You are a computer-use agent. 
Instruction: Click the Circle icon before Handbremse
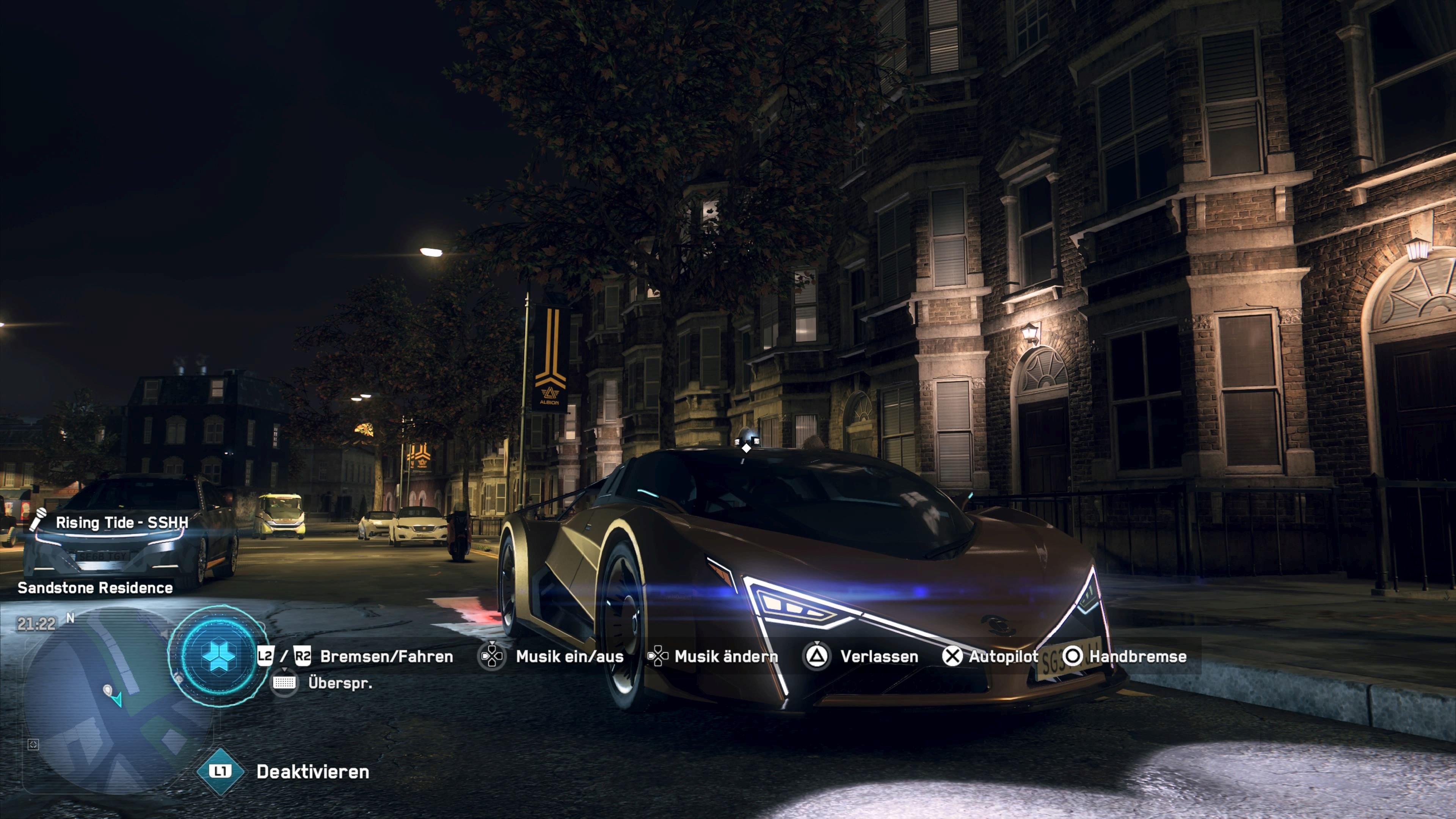click(1075, 656)
